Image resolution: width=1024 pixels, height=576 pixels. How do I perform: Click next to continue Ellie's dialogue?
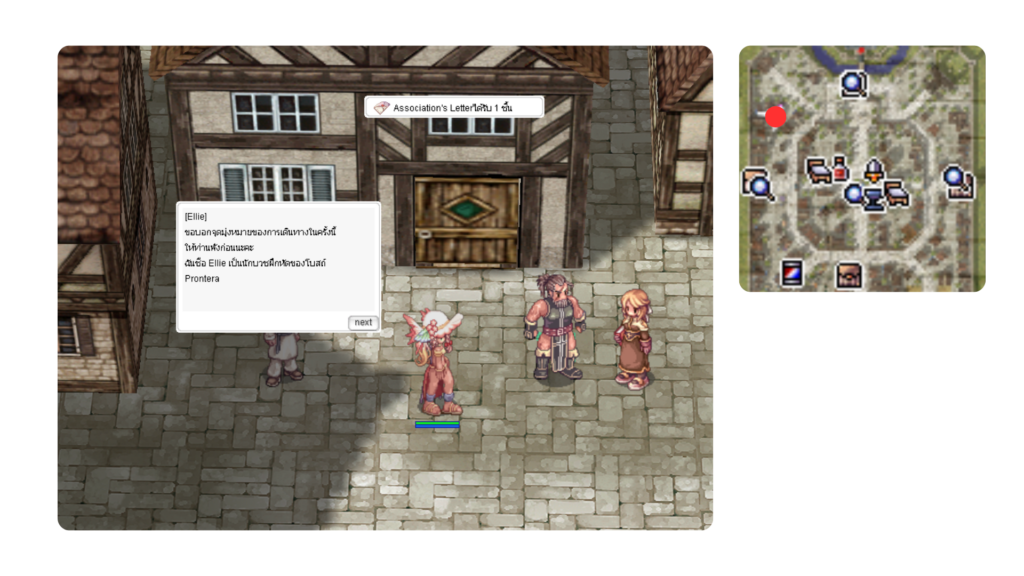pyautogui.click(x=362, y=322)
